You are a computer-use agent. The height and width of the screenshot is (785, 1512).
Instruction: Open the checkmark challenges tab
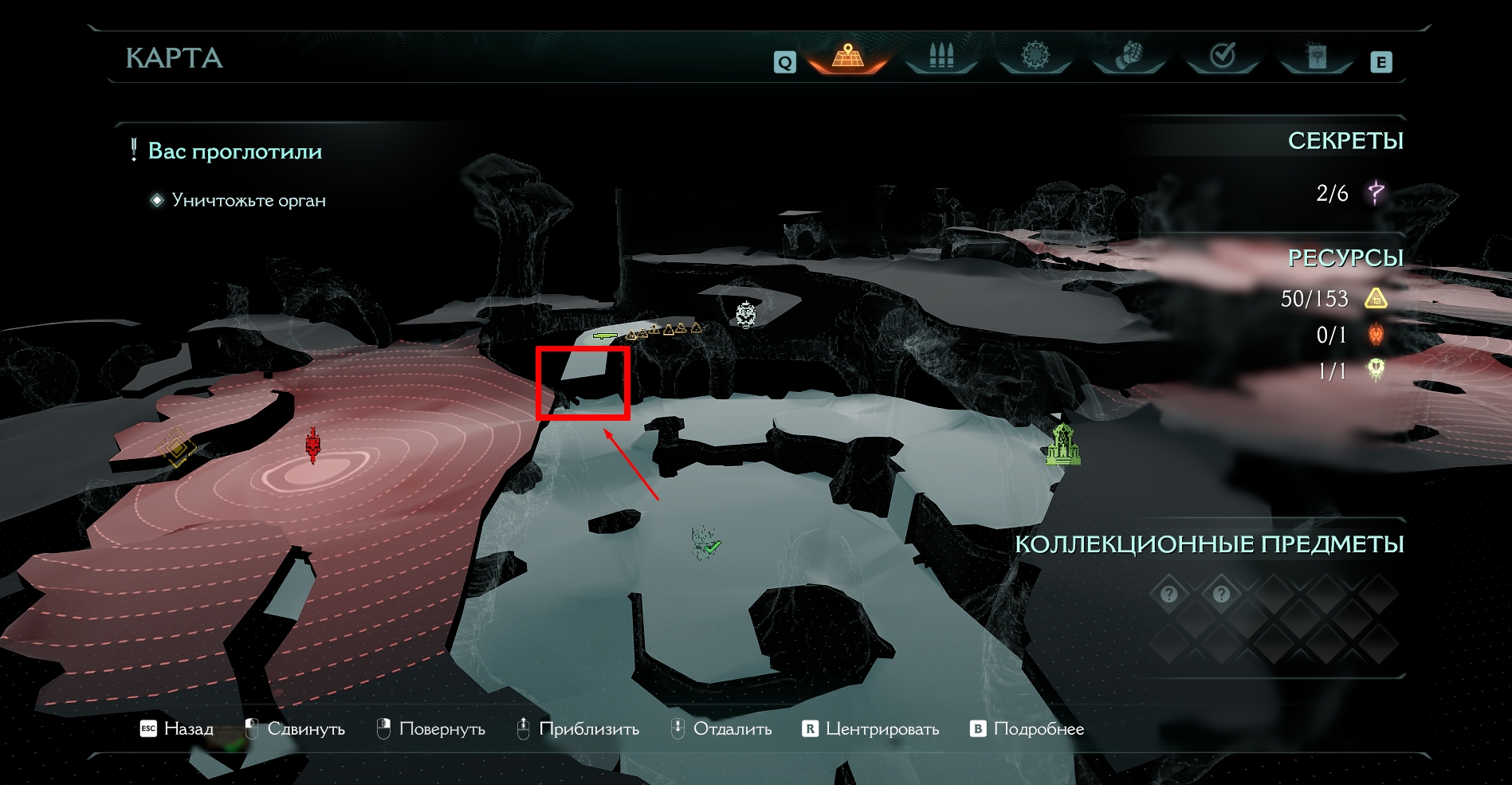tap(1223, 56)
